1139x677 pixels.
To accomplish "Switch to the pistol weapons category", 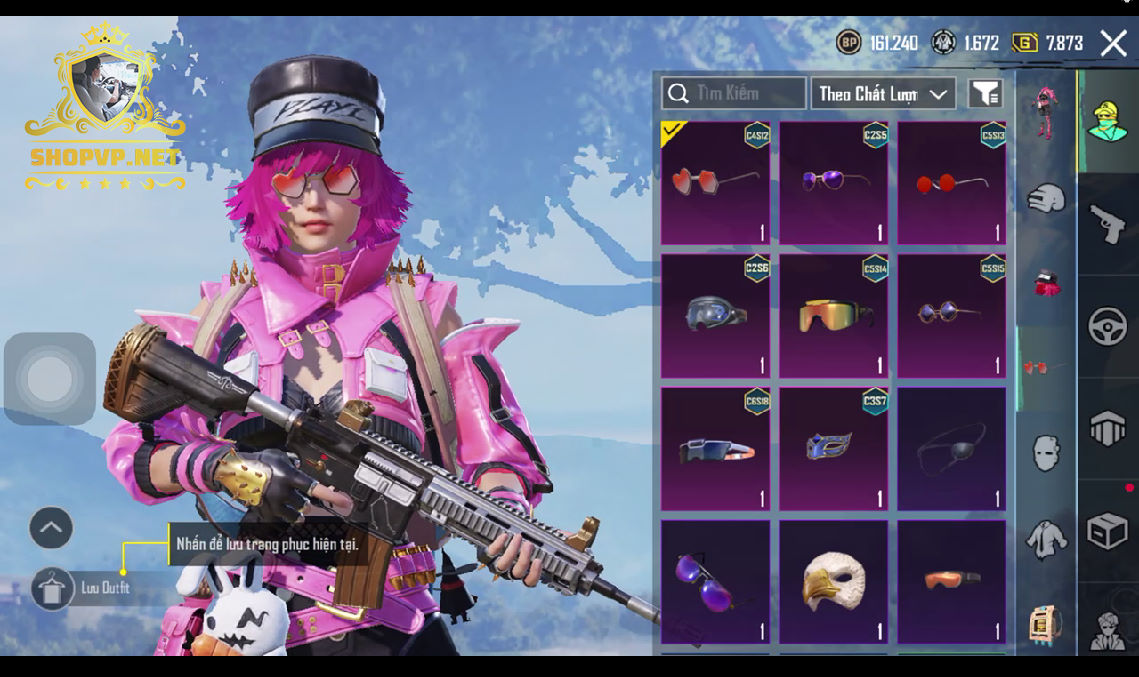I will tap(1107, 225).
